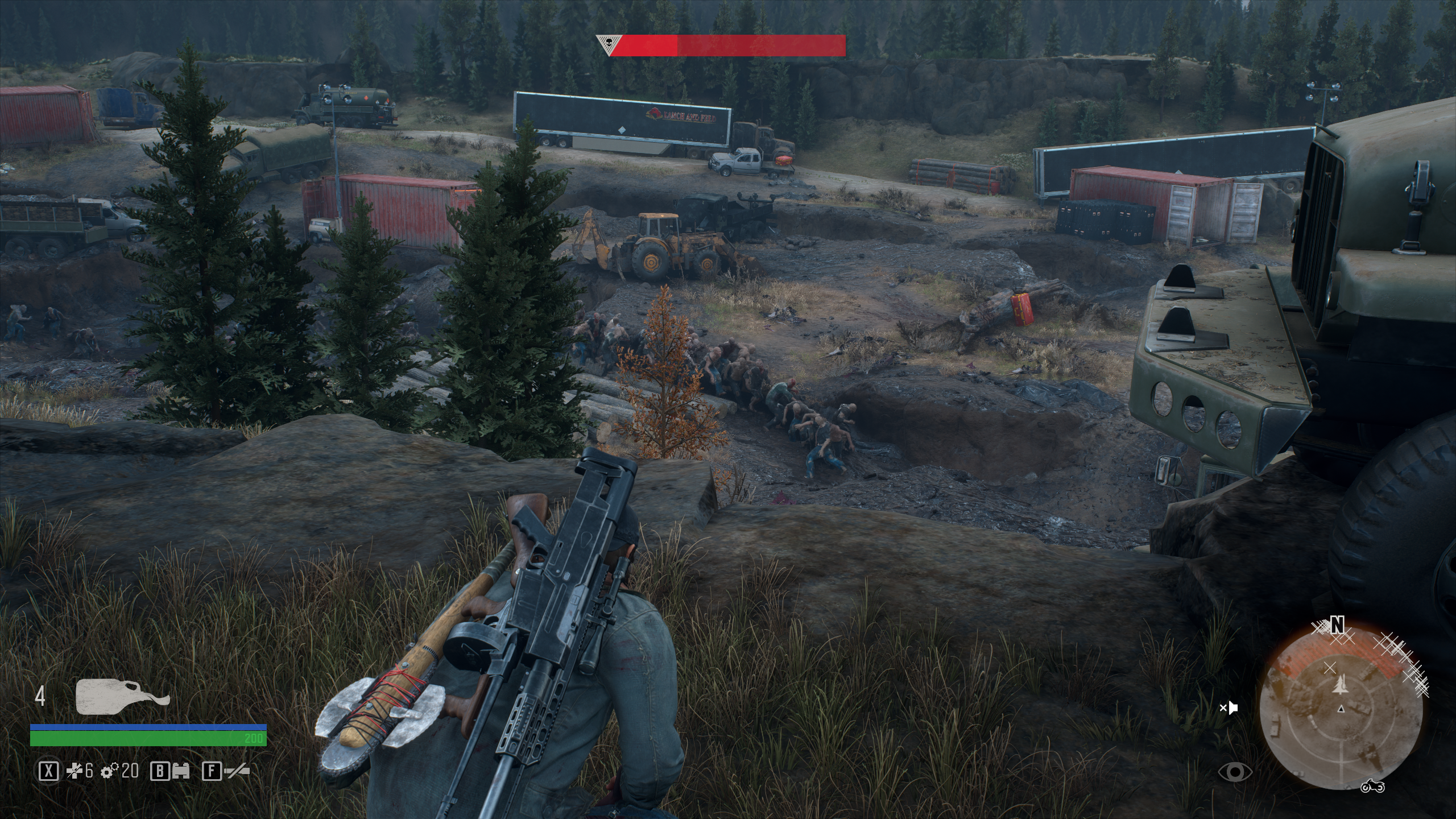Select the binoculars icon

click(180, 771)
